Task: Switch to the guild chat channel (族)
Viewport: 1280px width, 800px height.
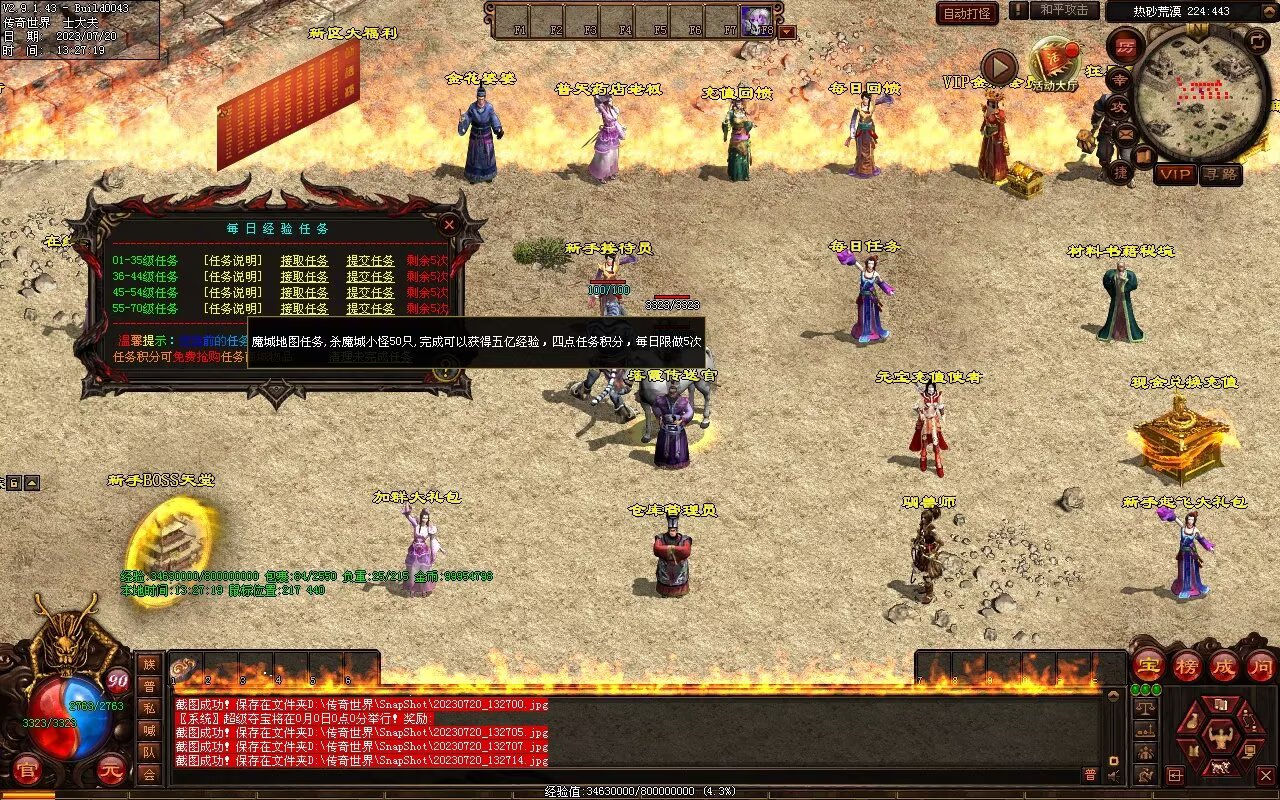Action: (149, 664)
